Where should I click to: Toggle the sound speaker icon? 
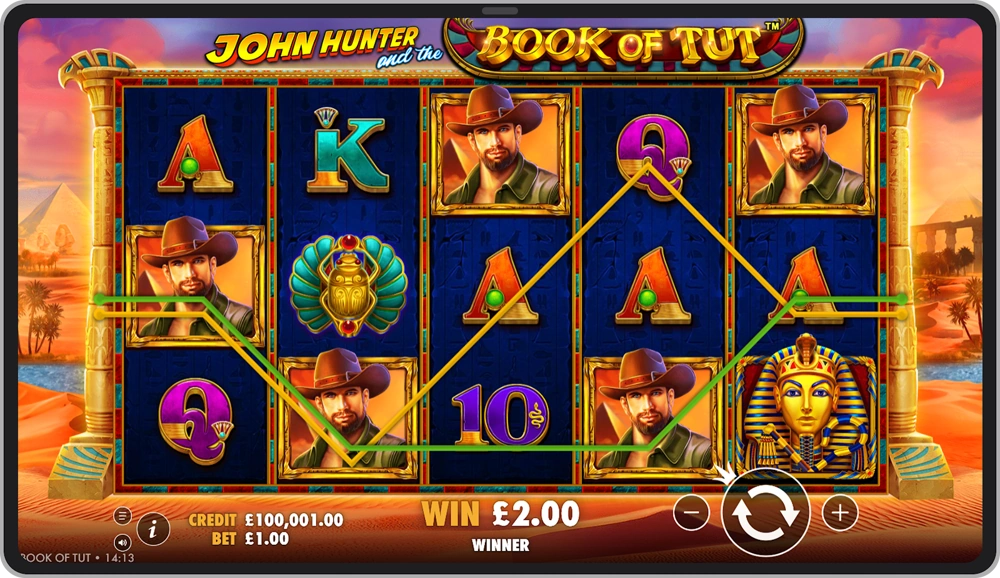pyautogui.click(x=123, y=542)
